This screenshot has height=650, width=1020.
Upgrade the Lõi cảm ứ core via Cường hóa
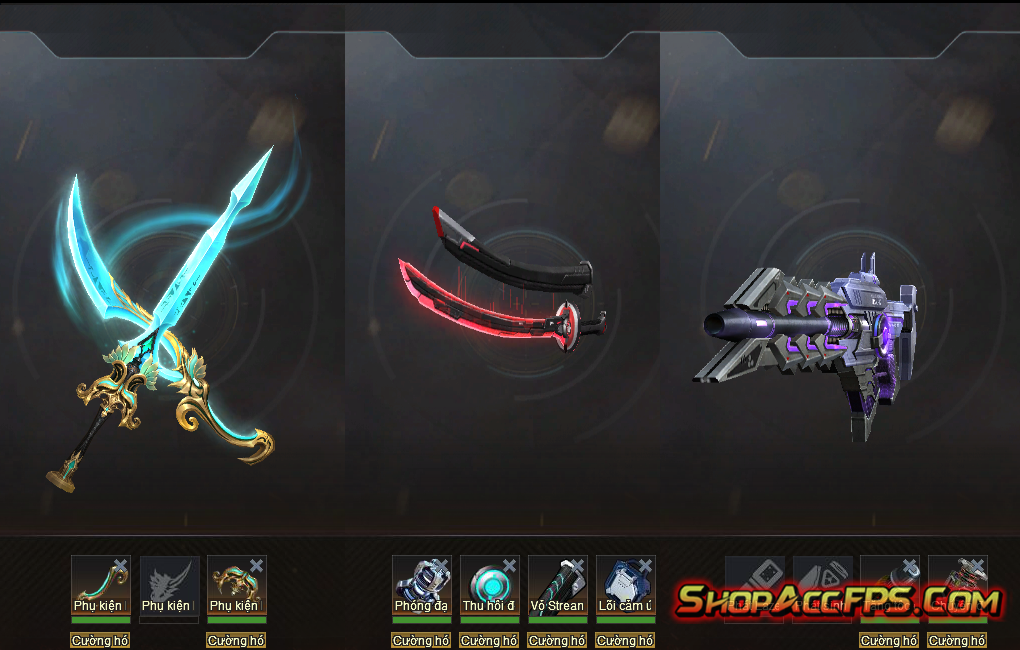pyautogui.click(x=625, y=640)
